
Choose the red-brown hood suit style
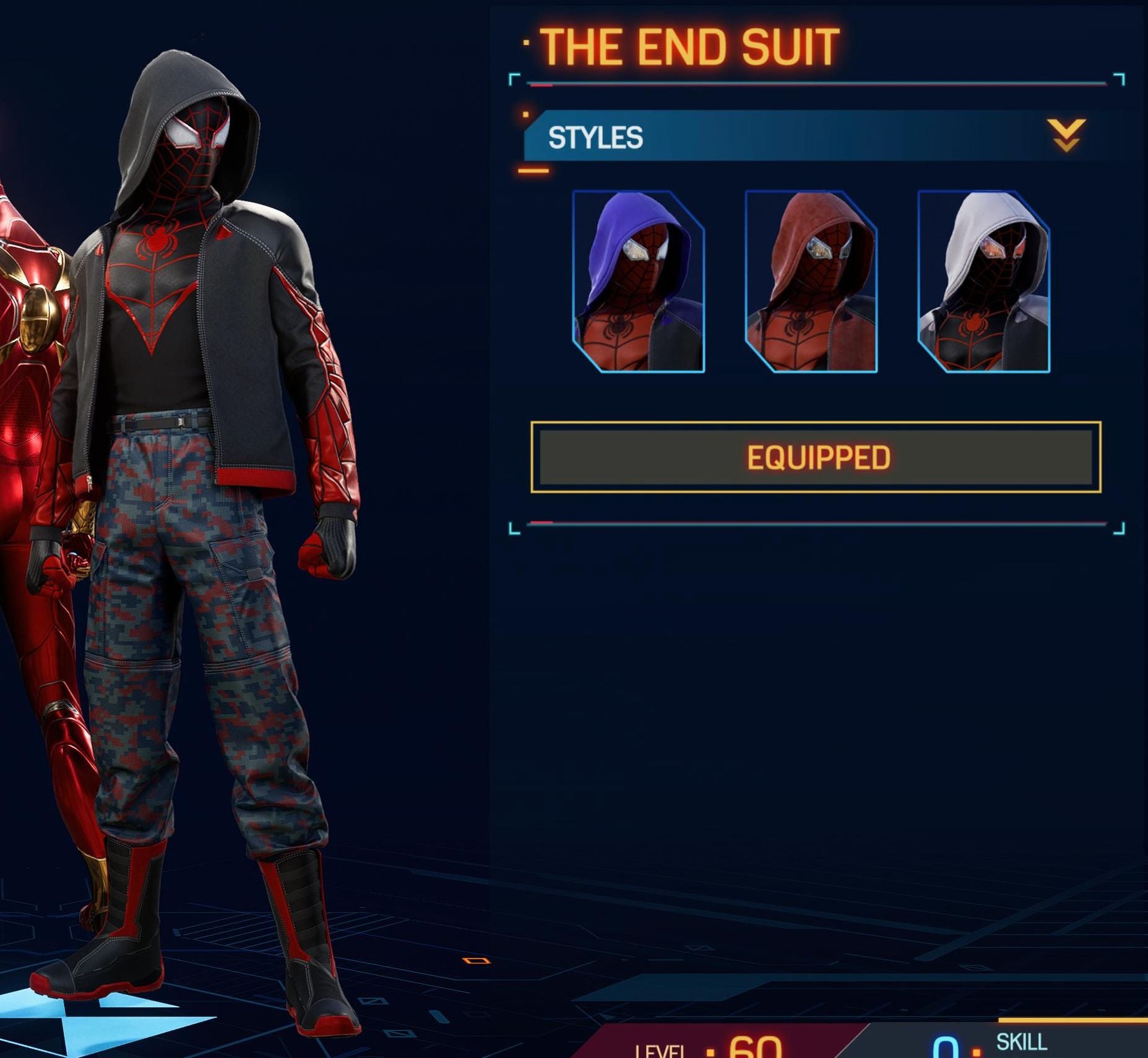coord(811,282)
